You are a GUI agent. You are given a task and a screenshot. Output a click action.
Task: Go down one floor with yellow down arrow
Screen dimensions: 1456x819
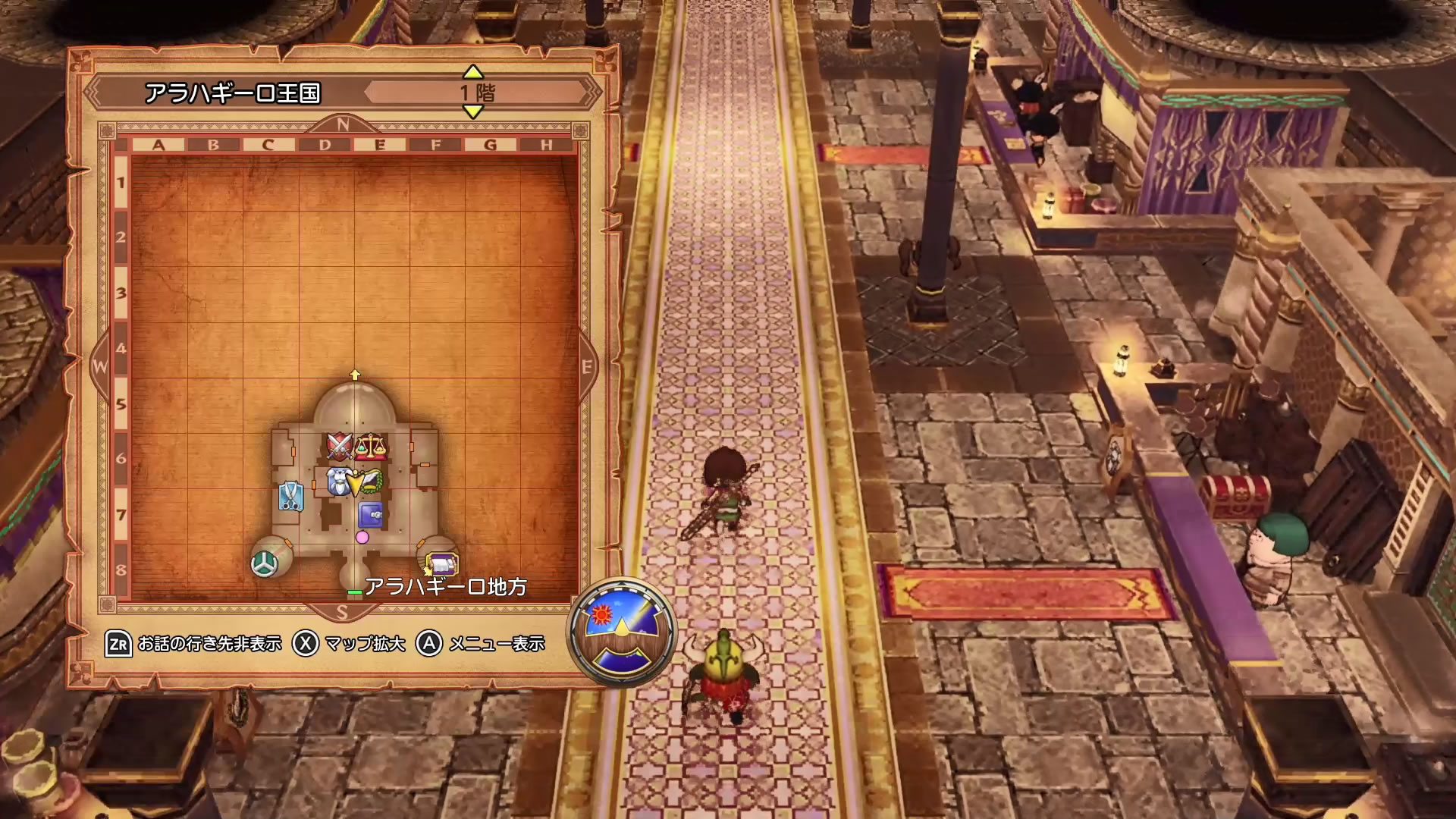tap(472, 112)
